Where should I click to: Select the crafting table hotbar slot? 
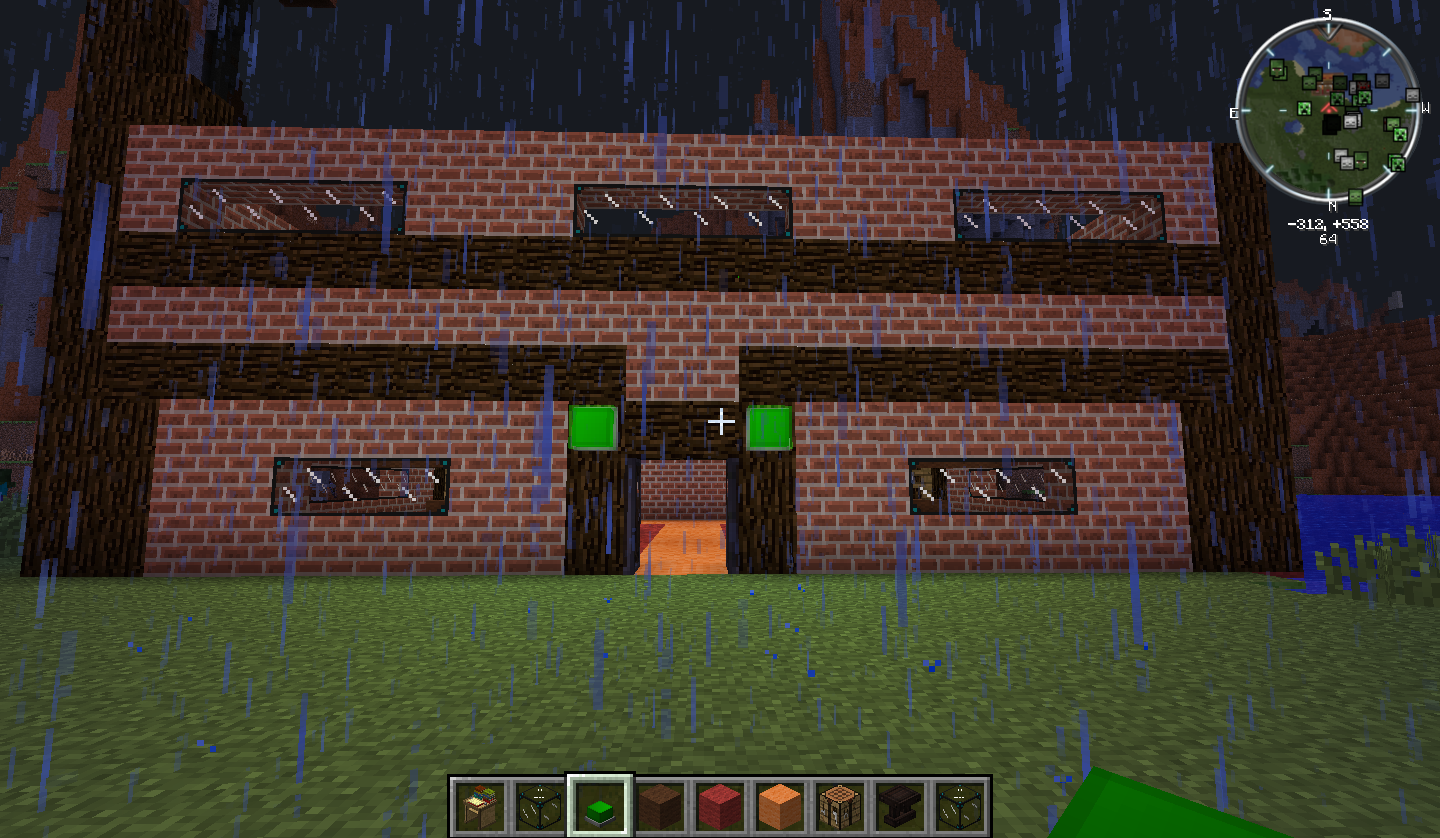(840, 805)
